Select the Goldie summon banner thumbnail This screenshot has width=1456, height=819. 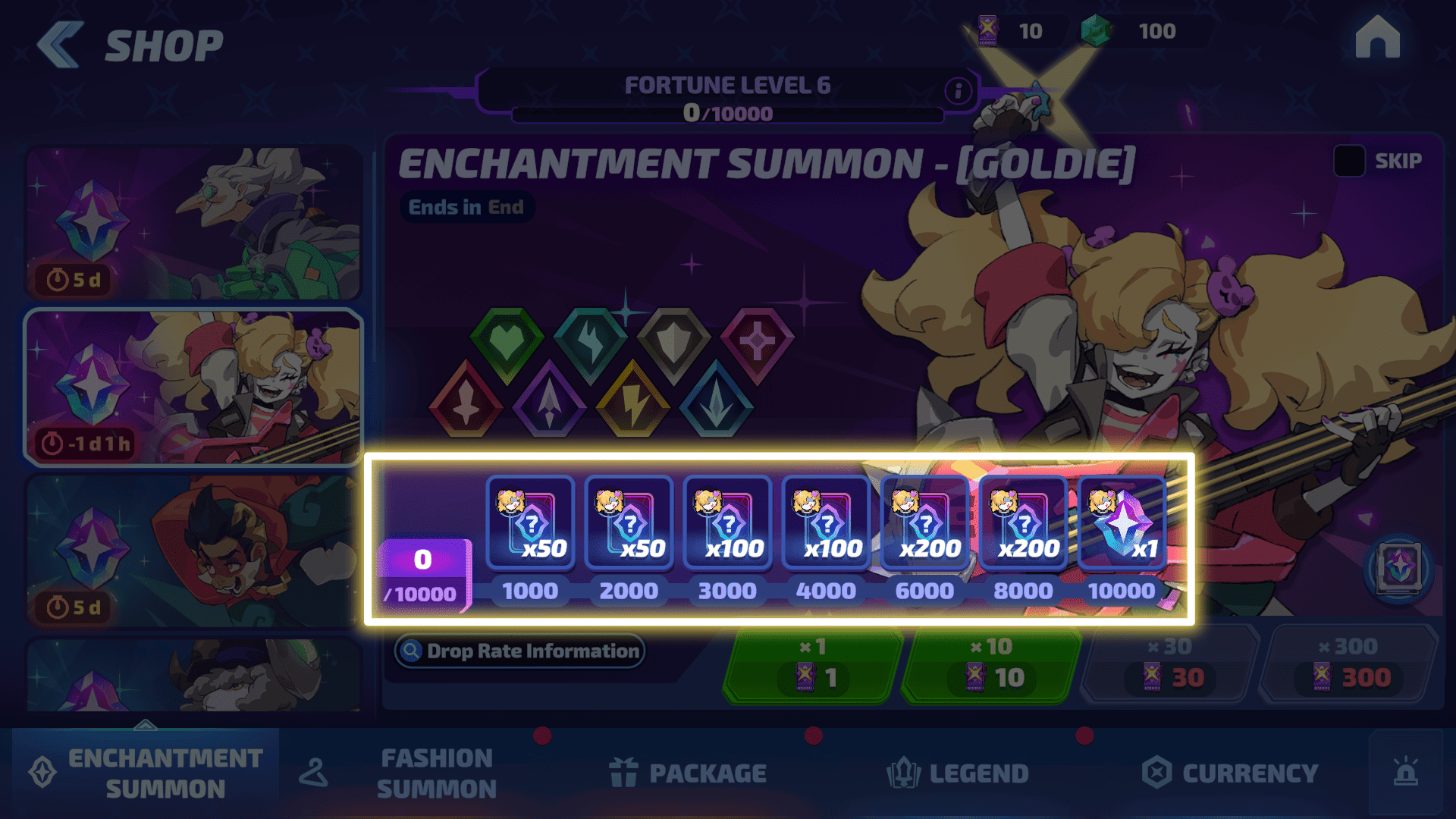coord(194,387)
